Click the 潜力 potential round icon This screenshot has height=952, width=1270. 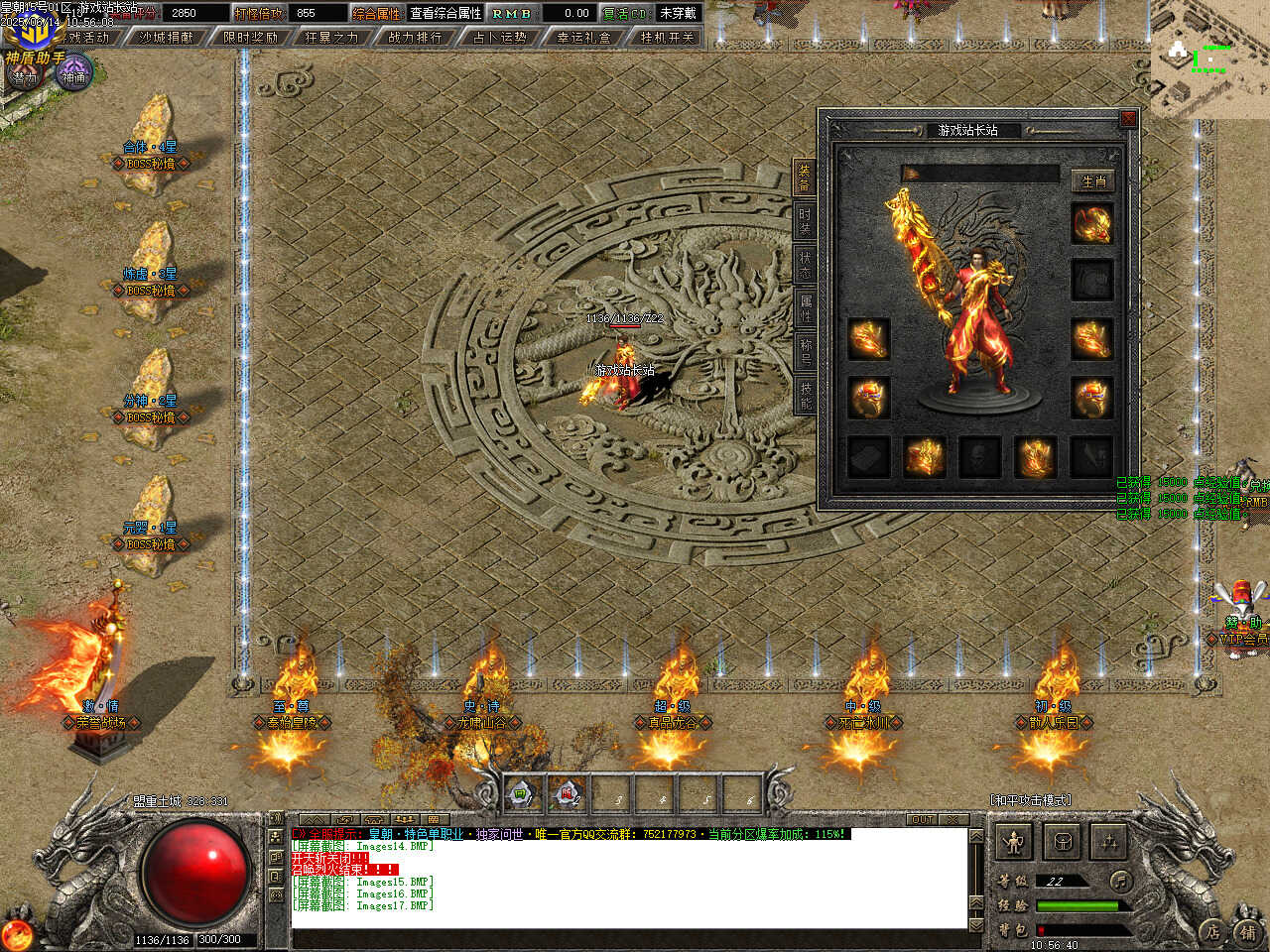click(x=24, y=76)
